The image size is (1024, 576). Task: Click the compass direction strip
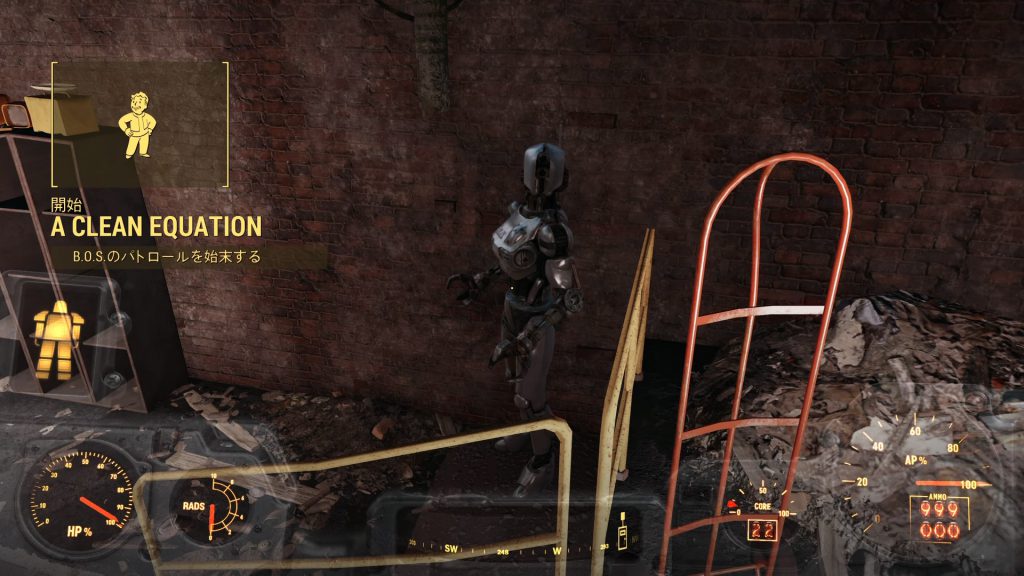[x=505, y=546]
